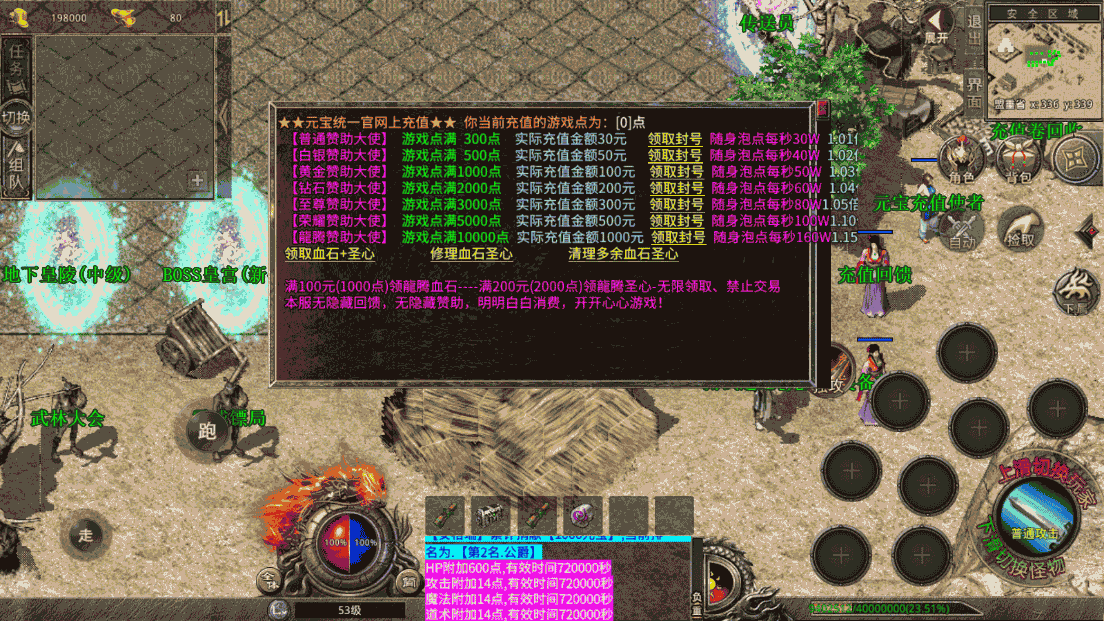Select the 领取血石+圣心 option
This screenshot has width=1104, height=621.
(330, 254)
